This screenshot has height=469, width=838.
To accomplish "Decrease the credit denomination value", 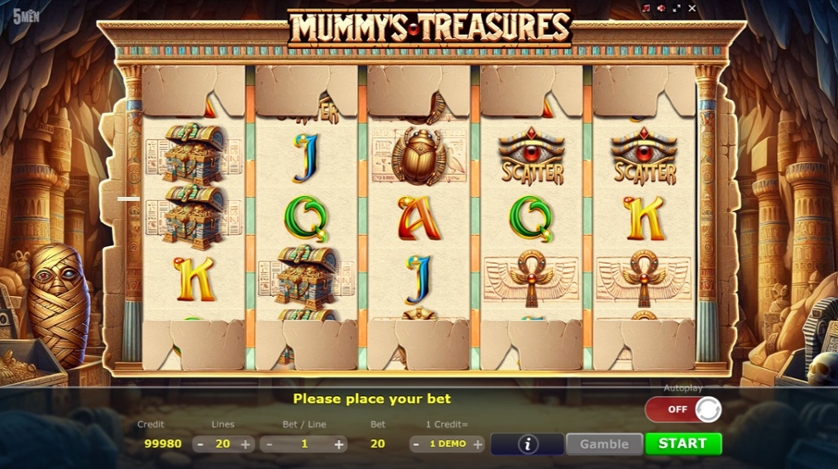I will click(418, 444).
